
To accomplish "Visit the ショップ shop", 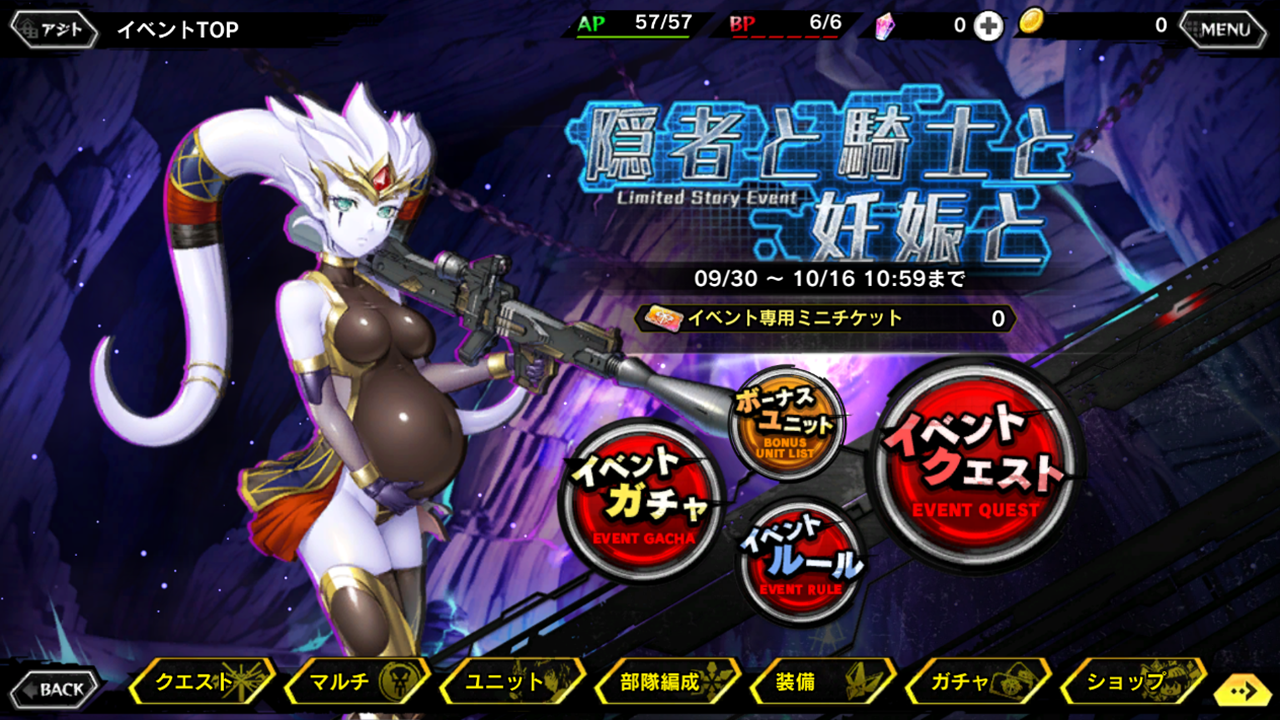I will click(x=1132, y=684).
